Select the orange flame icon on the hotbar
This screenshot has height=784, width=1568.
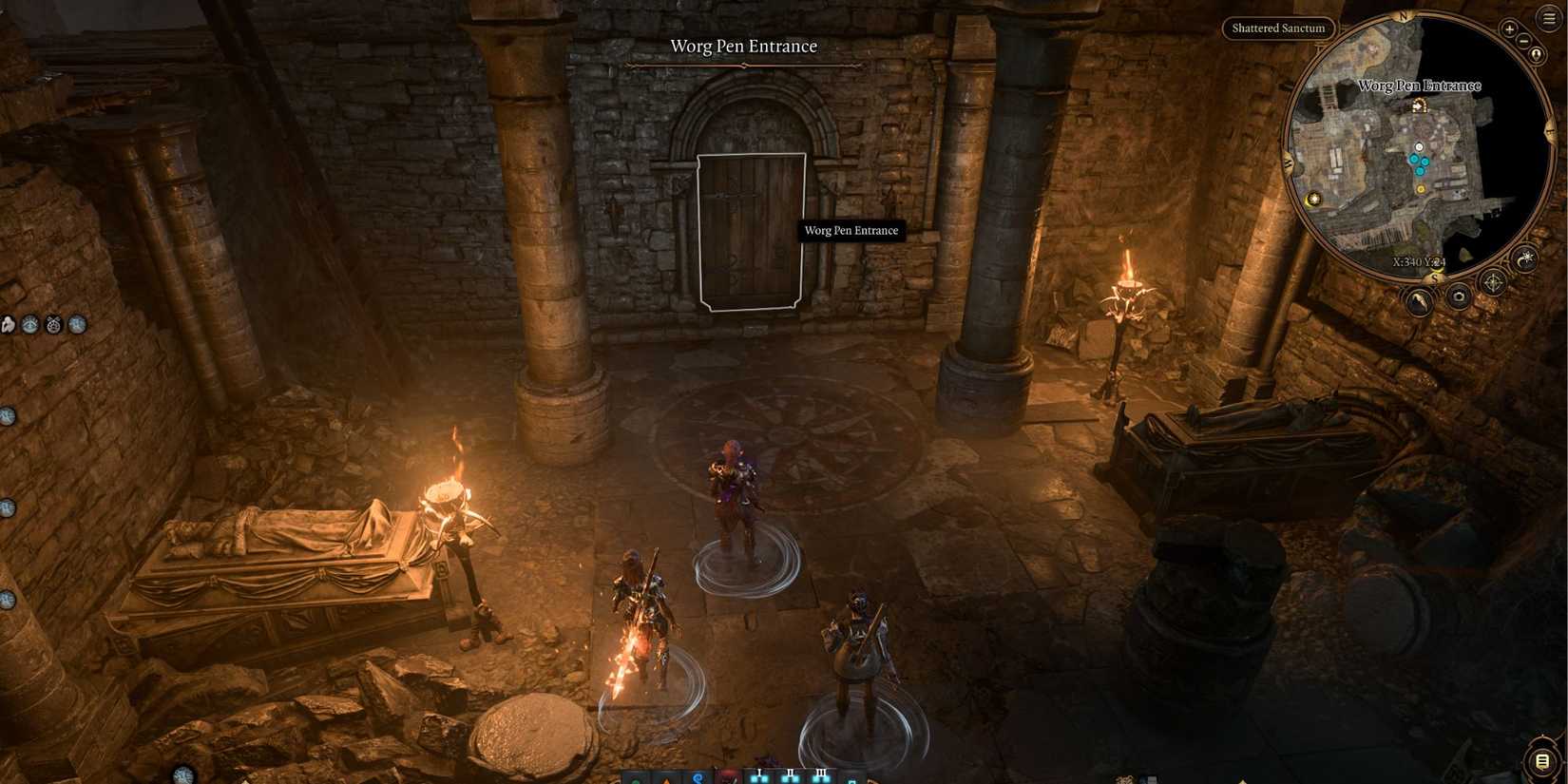coord(666,782)
